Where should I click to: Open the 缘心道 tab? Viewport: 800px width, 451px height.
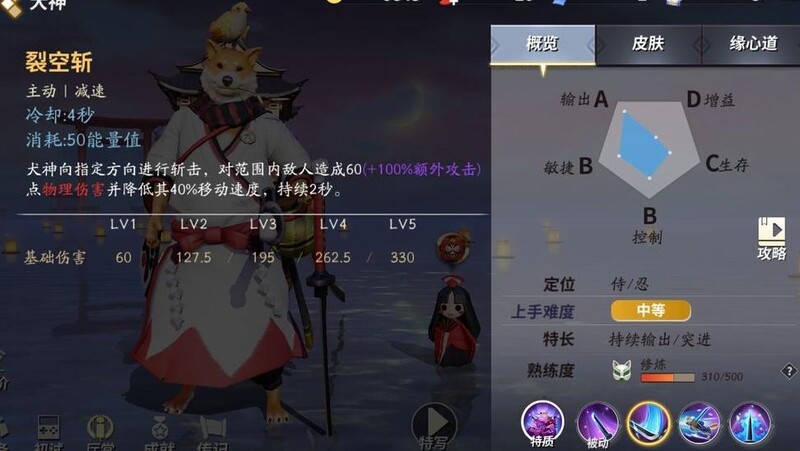(x=753, y=44)
